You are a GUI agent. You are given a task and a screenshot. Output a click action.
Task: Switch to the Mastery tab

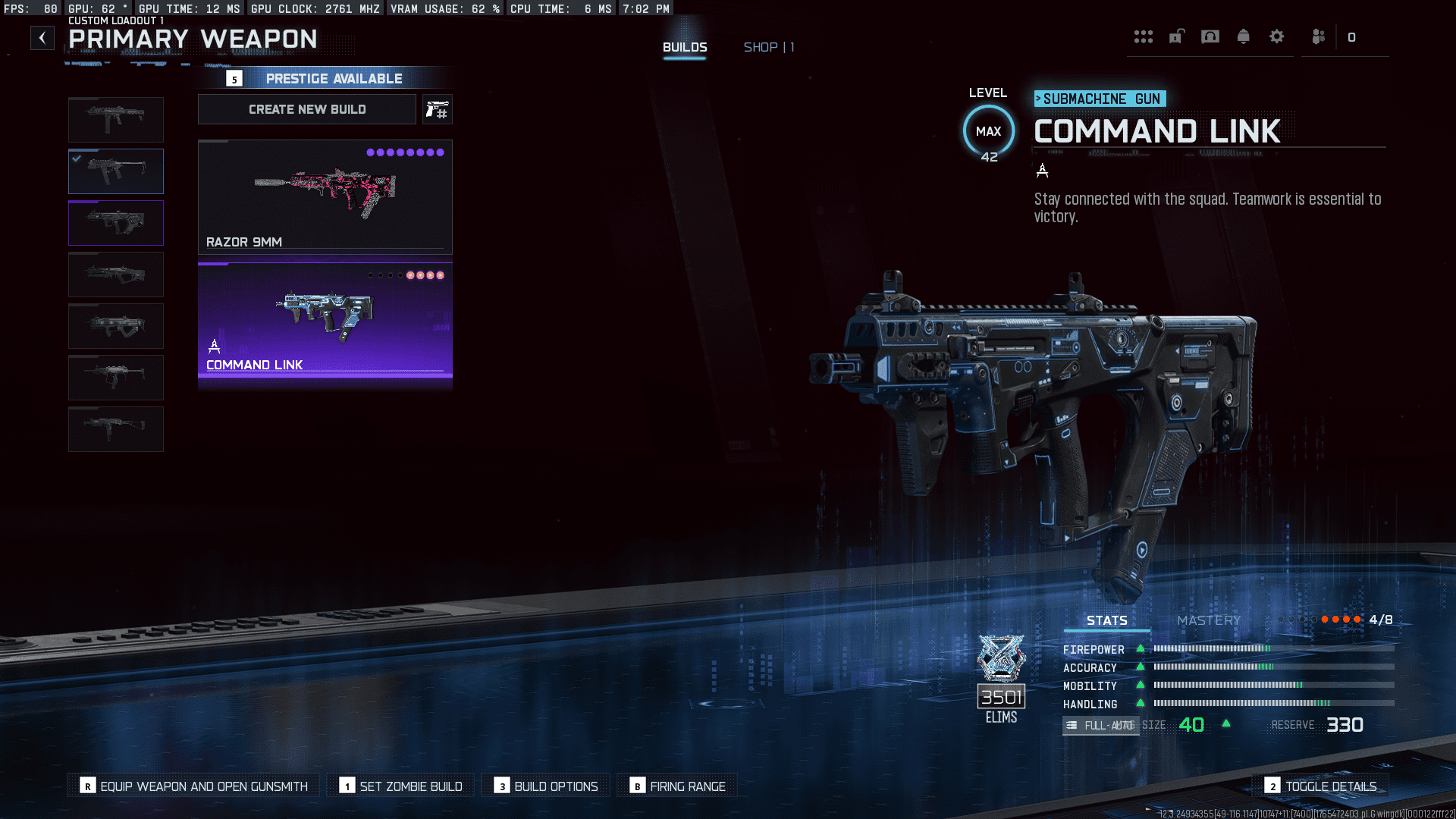[1209, 620]
